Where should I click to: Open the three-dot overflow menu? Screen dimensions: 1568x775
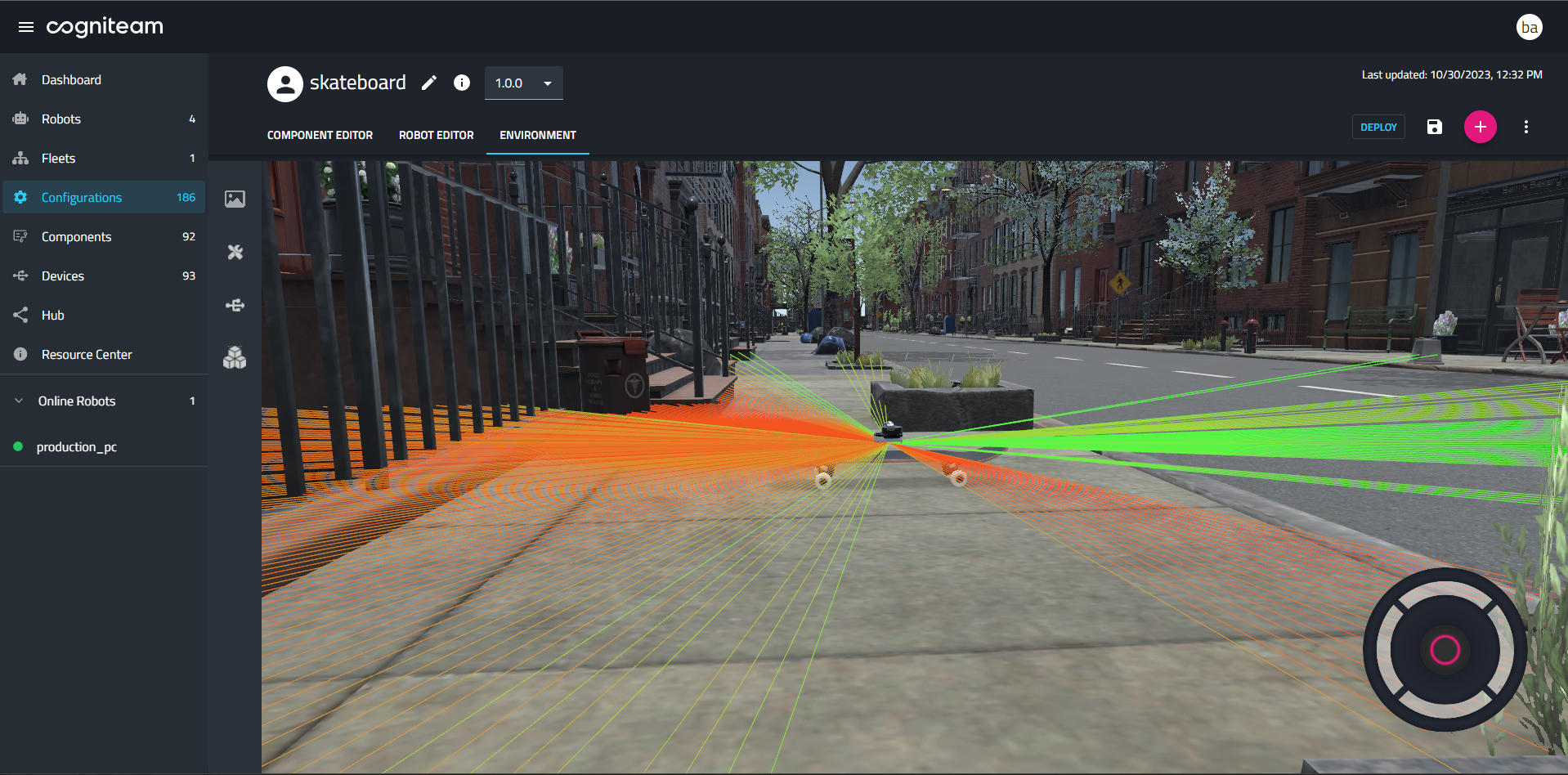point(1525,127)
